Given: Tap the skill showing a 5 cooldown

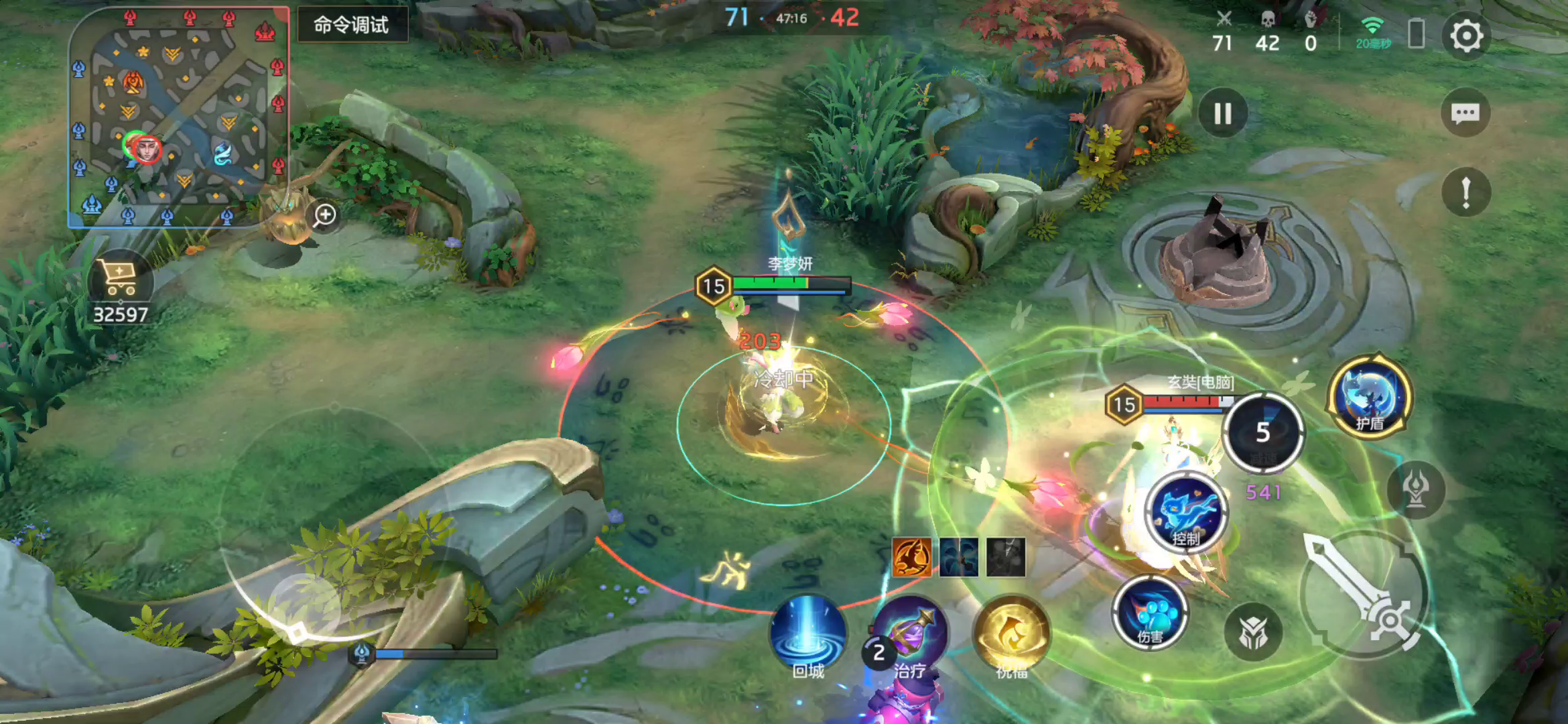Looking at the screenshot, I should (x=1262, y=432).
